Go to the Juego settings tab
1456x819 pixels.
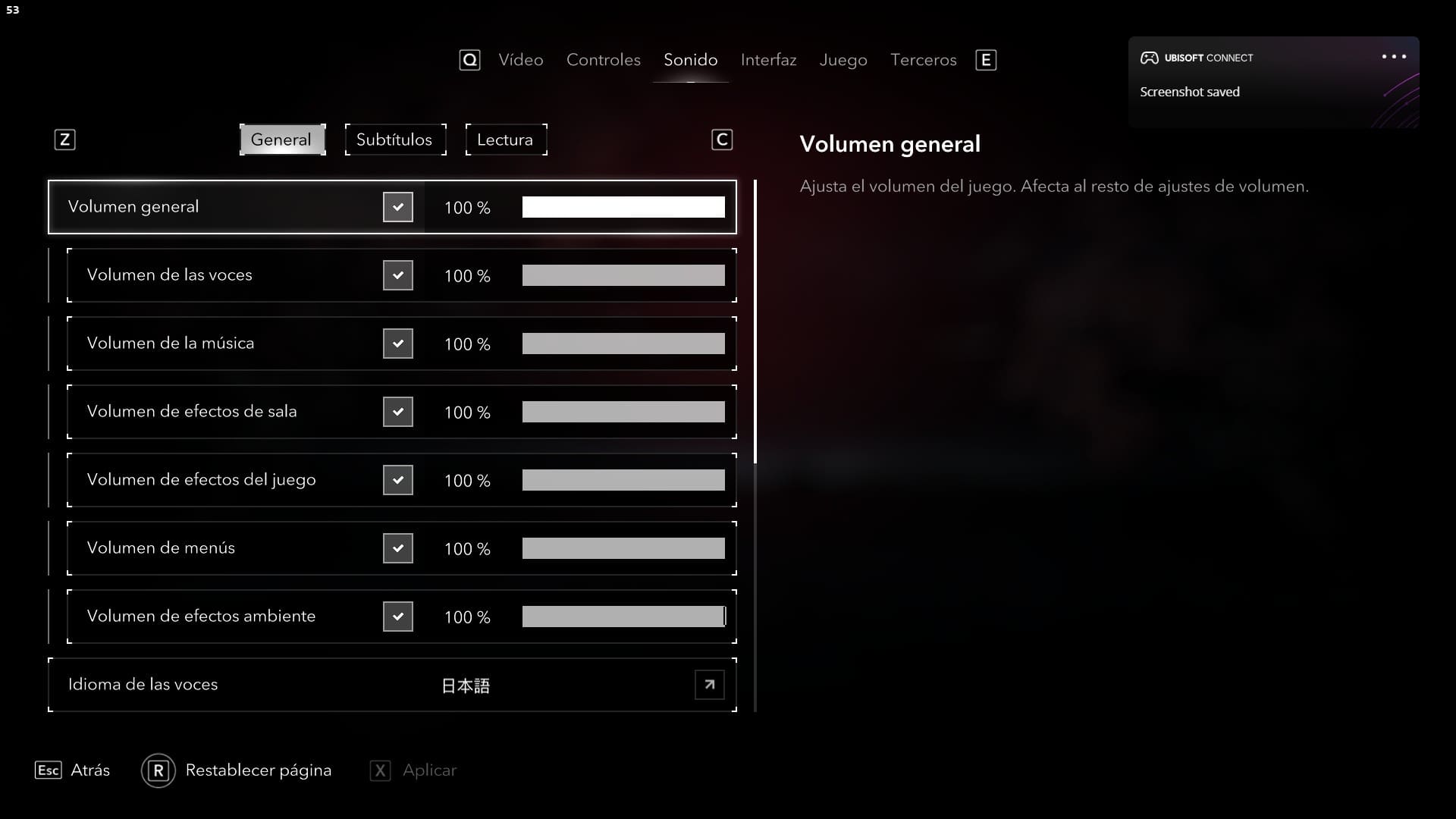click(x=843, y=60)
